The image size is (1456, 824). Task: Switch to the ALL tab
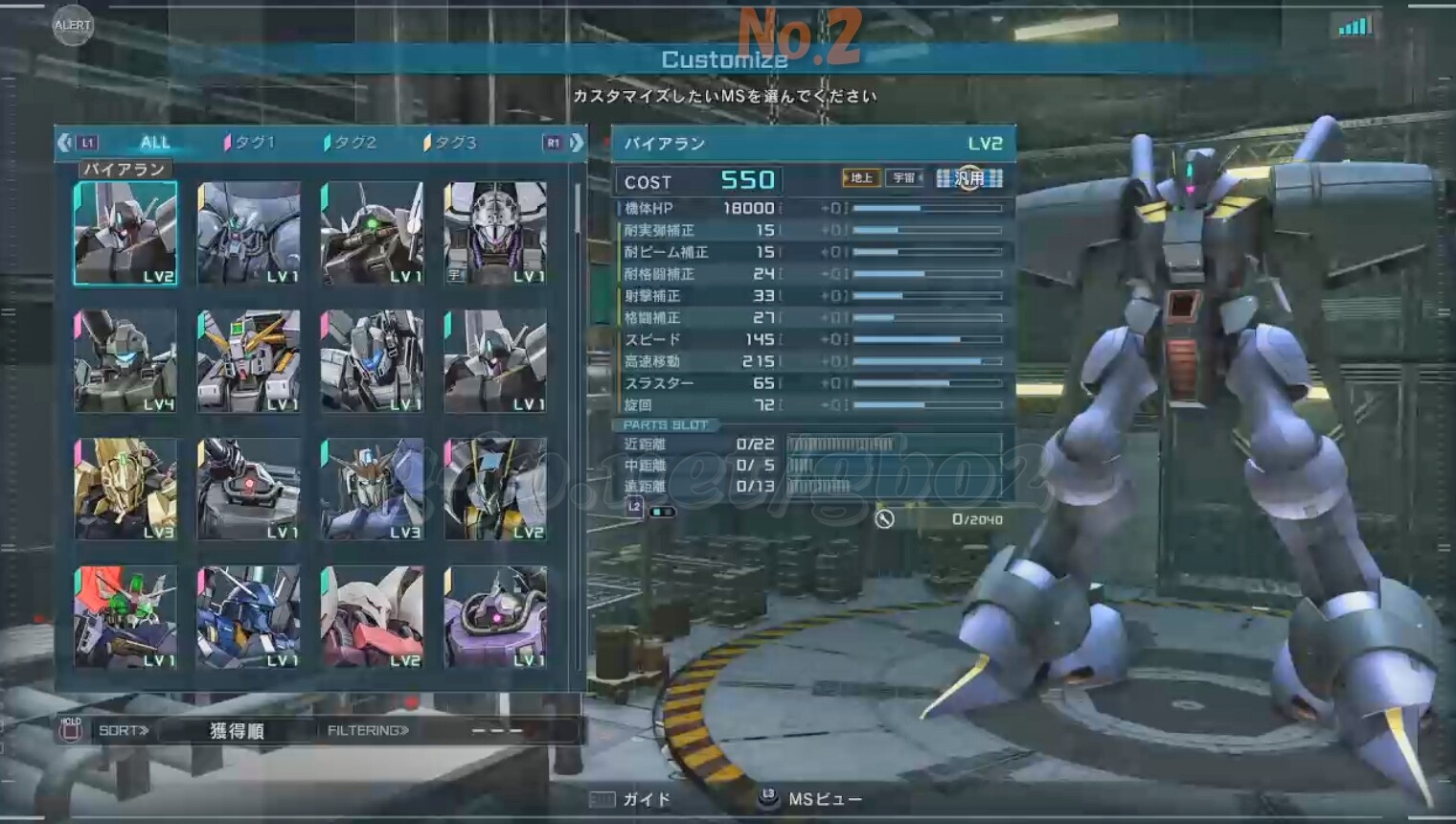(154, 143)
